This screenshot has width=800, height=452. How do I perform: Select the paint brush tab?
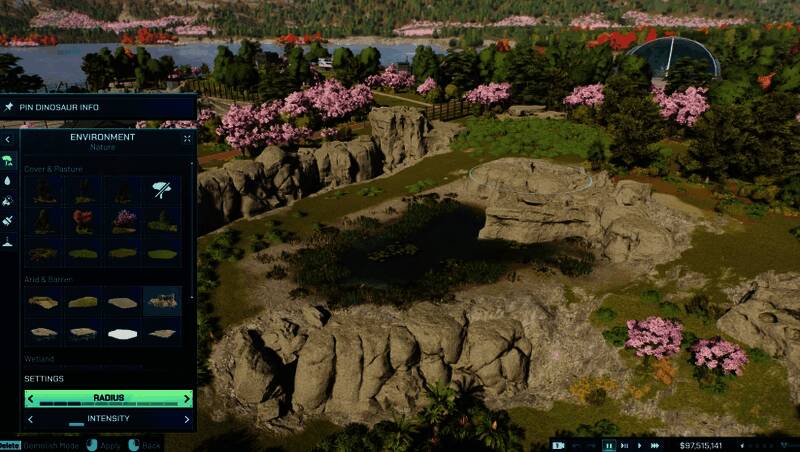tap(9, 221)
